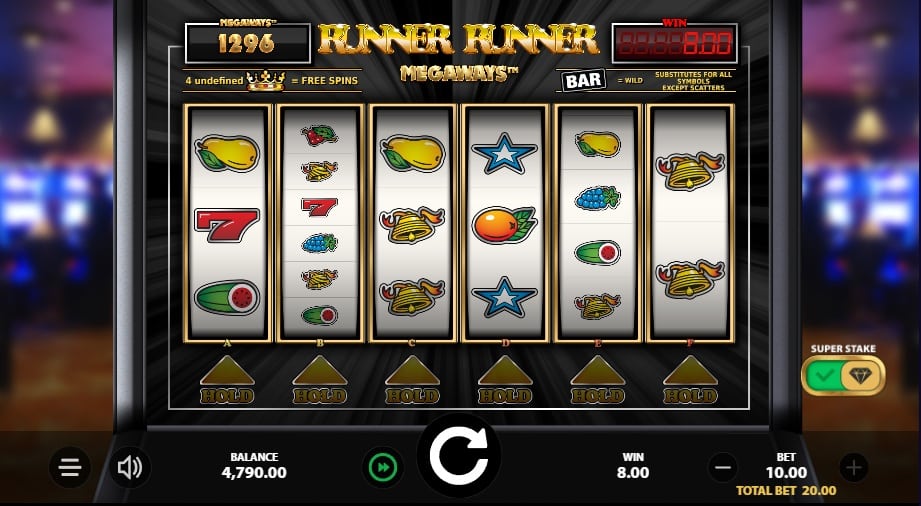921x506 pixels.
Task: Open the hamburger menu
Action: pyautogui.click(x=70, y=467)
